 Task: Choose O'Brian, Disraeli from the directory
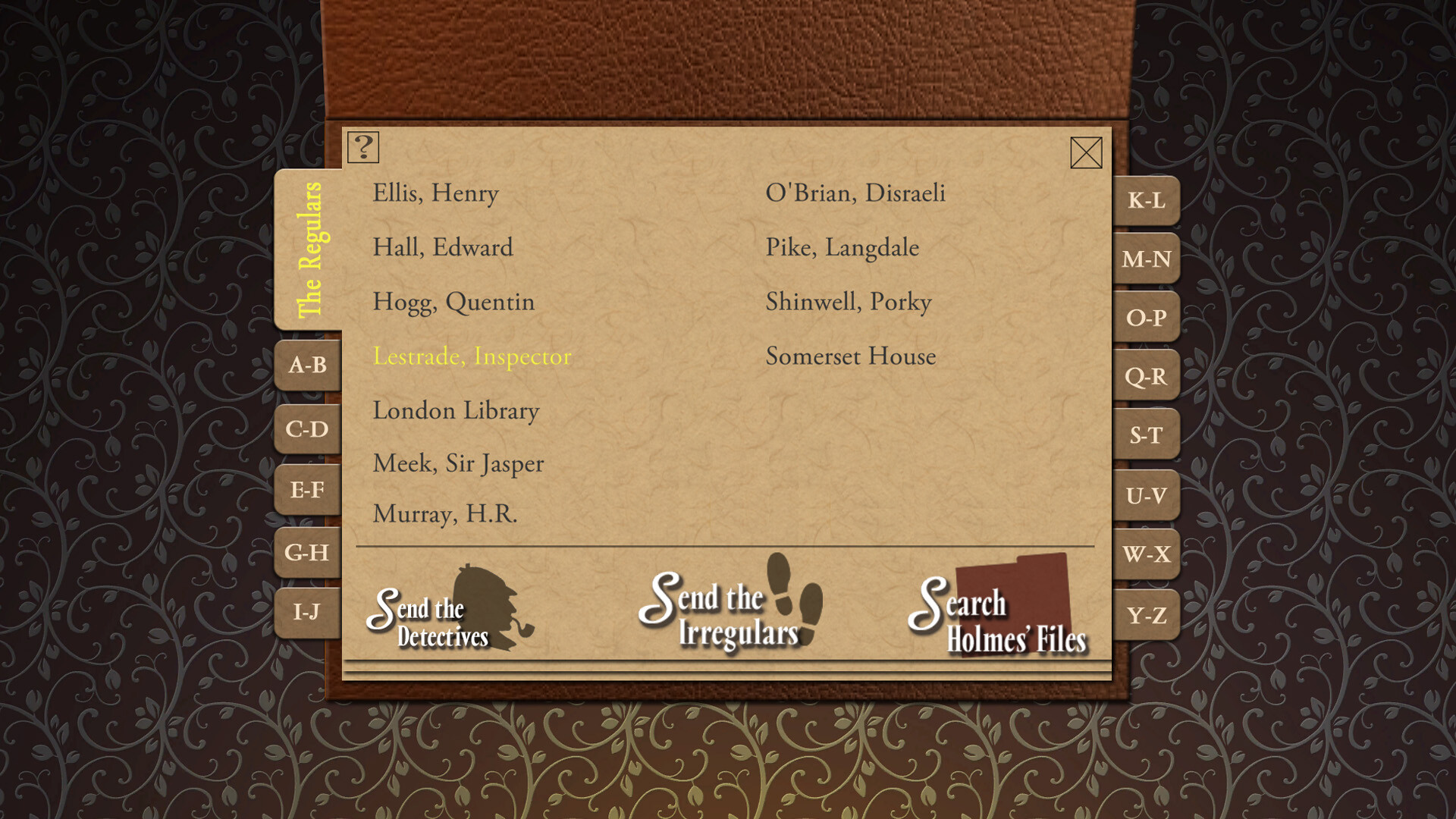pos(855,193)
